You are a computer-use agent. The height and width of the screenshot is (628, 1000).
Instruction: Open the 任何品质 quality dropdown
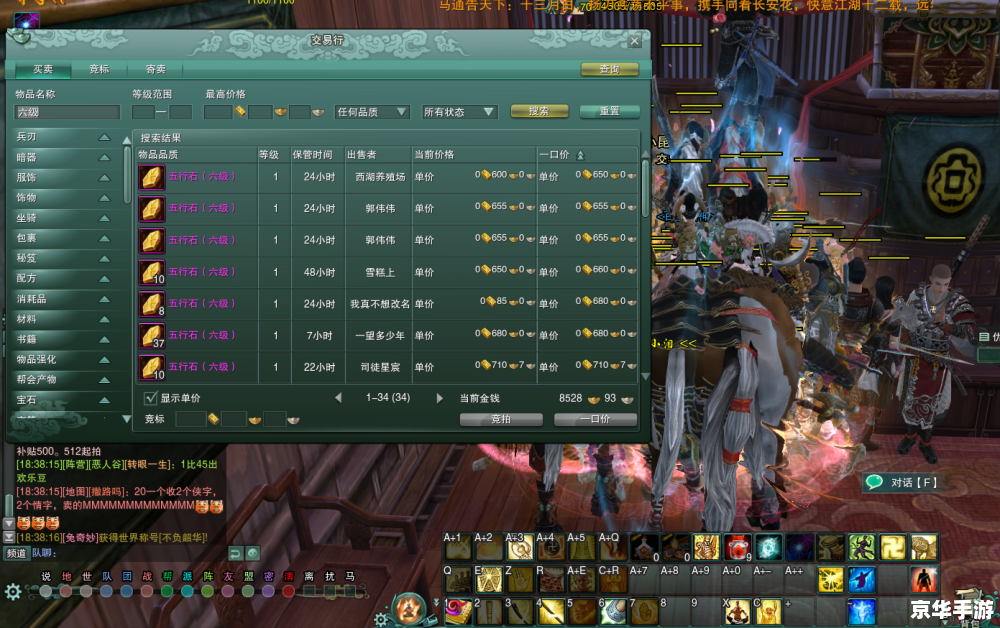tap(372, 112)
